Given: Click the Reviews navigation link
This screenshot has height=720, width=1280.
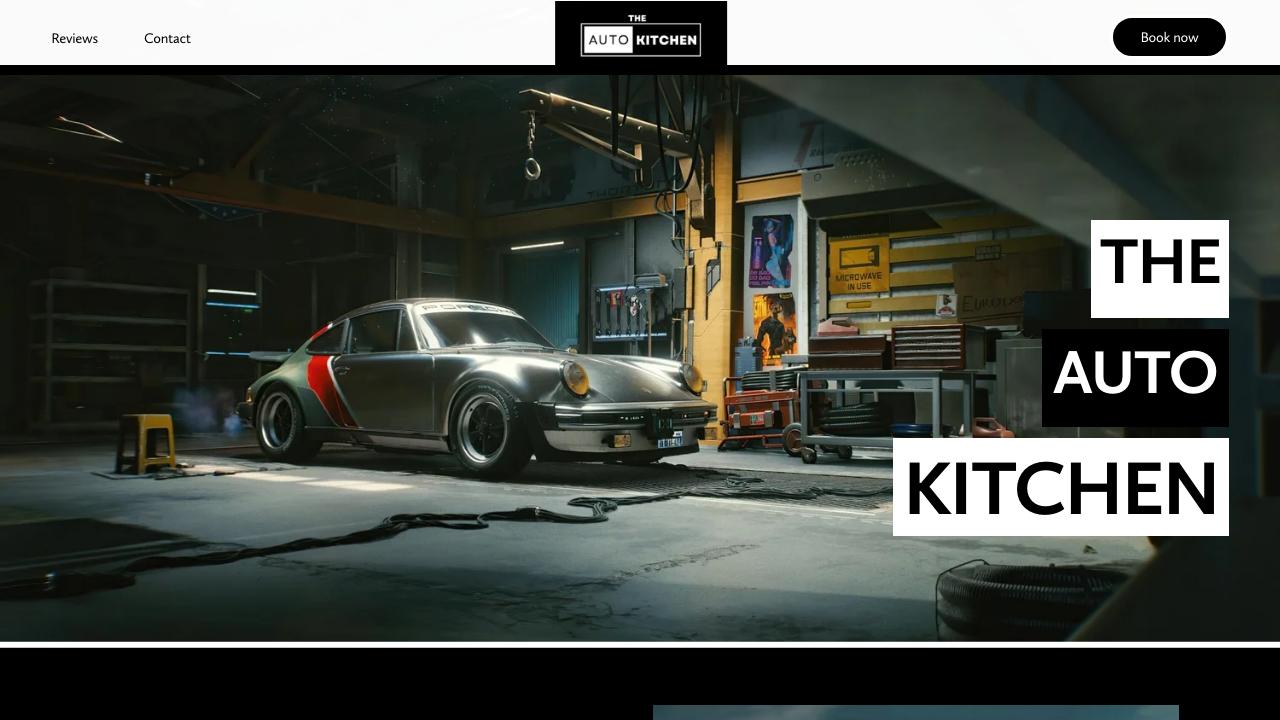Looking at the screenshot, I should point(74,38).
